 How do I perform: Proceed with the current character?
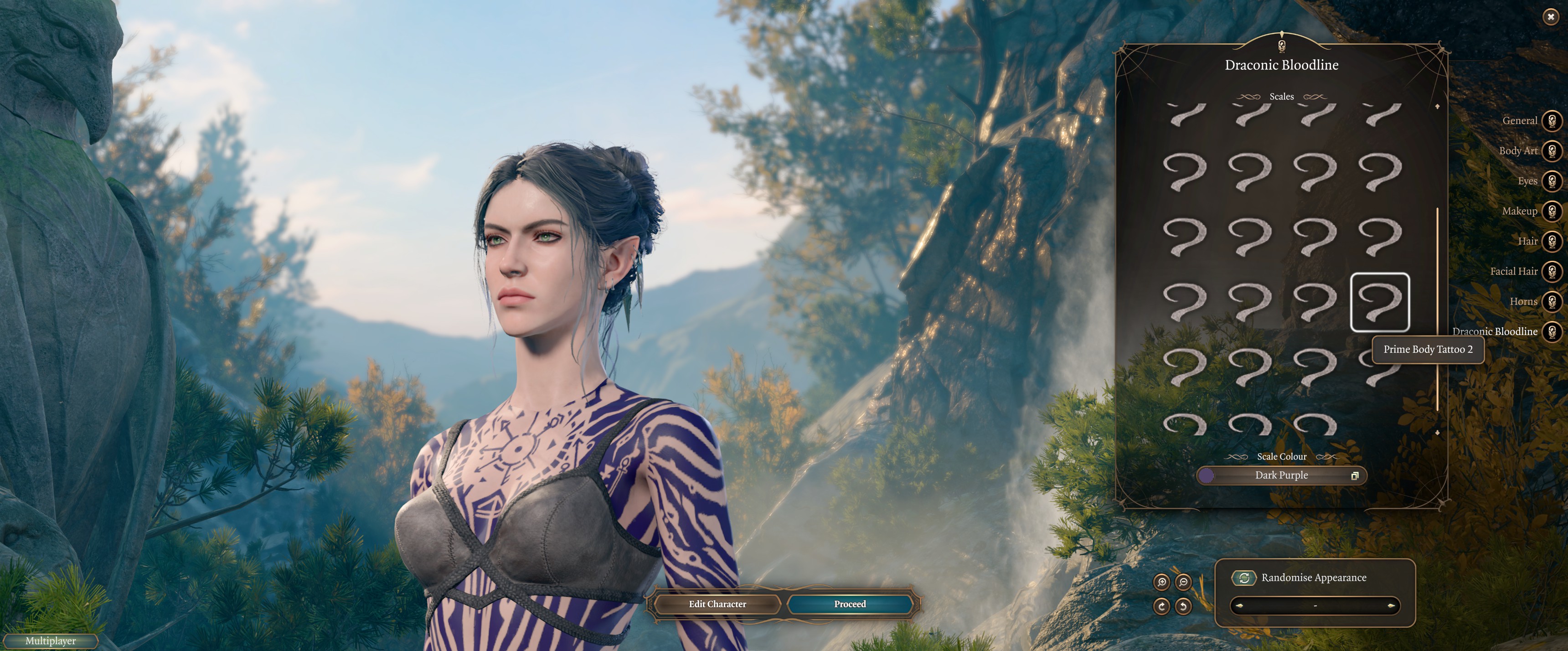[x=850, y=604]
